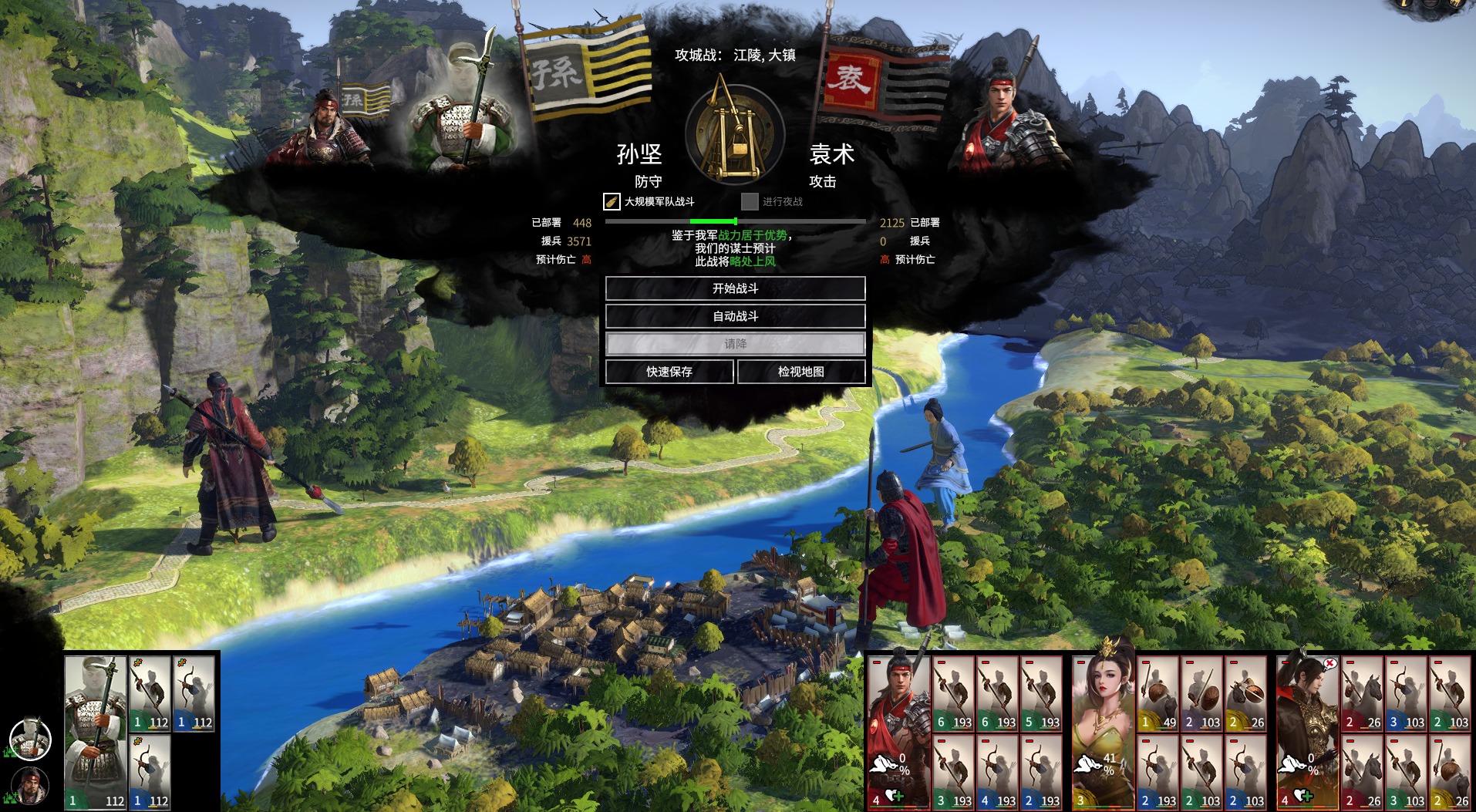The width and height of the screenshot is (1476, 812).
Task: Select the green-armored defending general card
Action: click(x=95, y=731)
